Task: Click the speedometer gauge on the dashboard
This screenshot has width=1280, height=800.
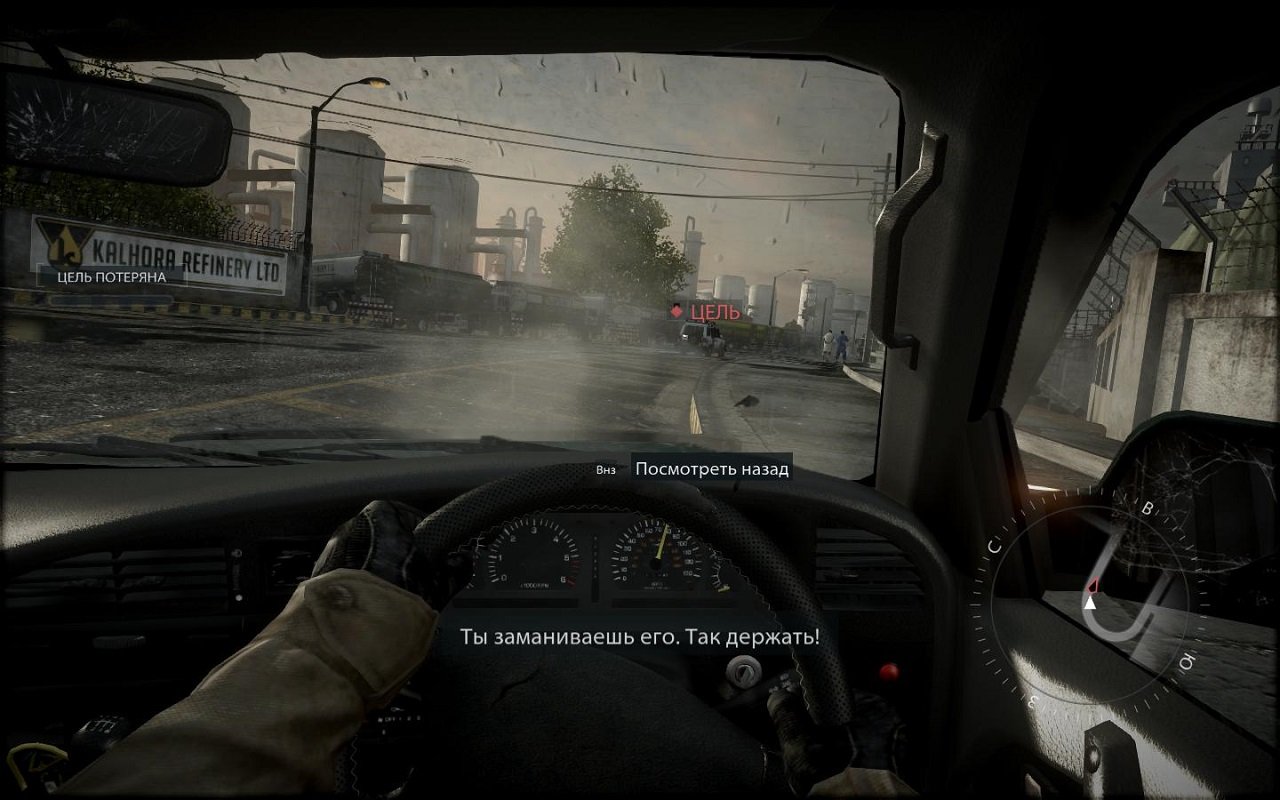Action: click(x=655, y=560)
